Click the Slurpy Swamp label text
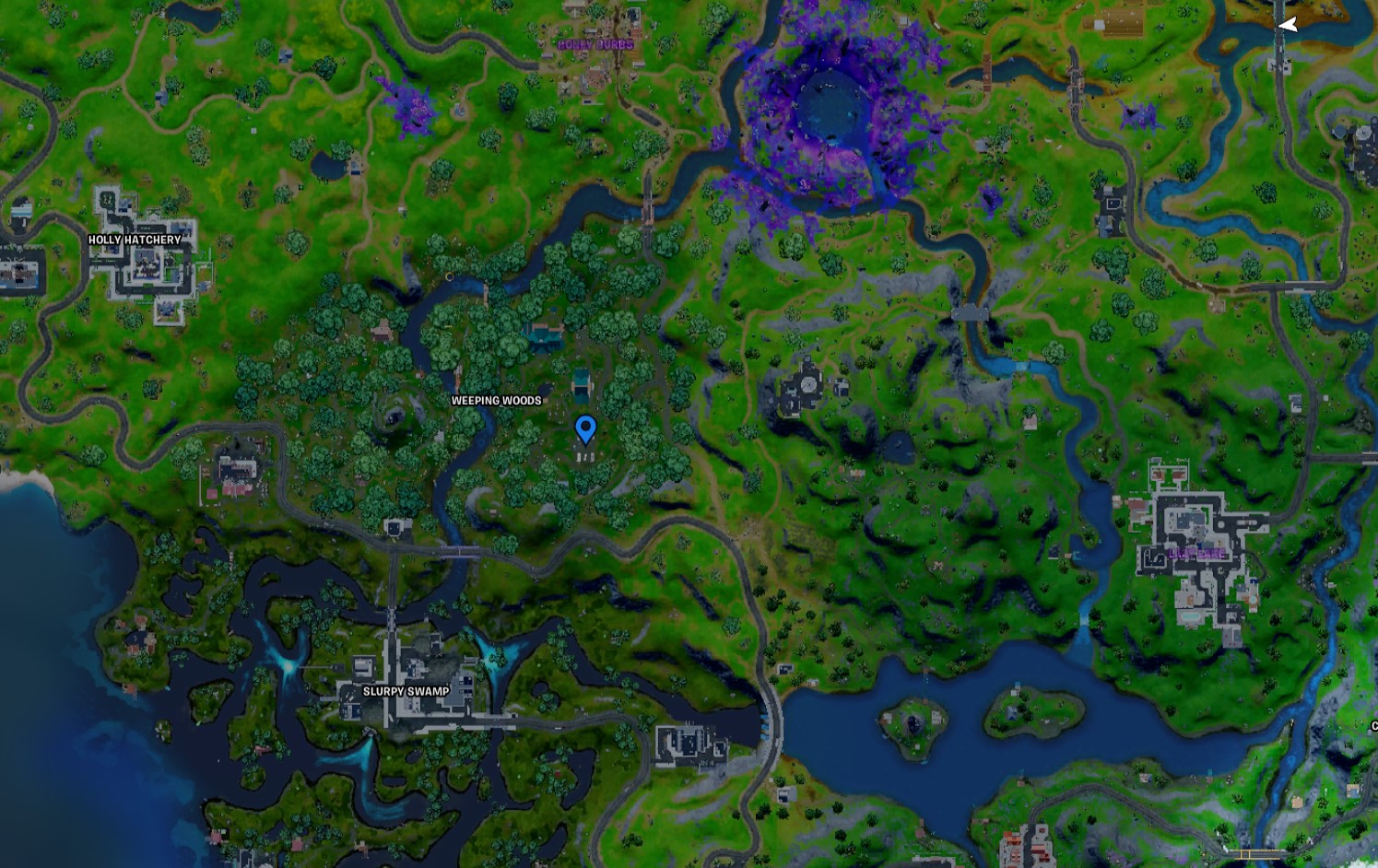 click(405, 689)
